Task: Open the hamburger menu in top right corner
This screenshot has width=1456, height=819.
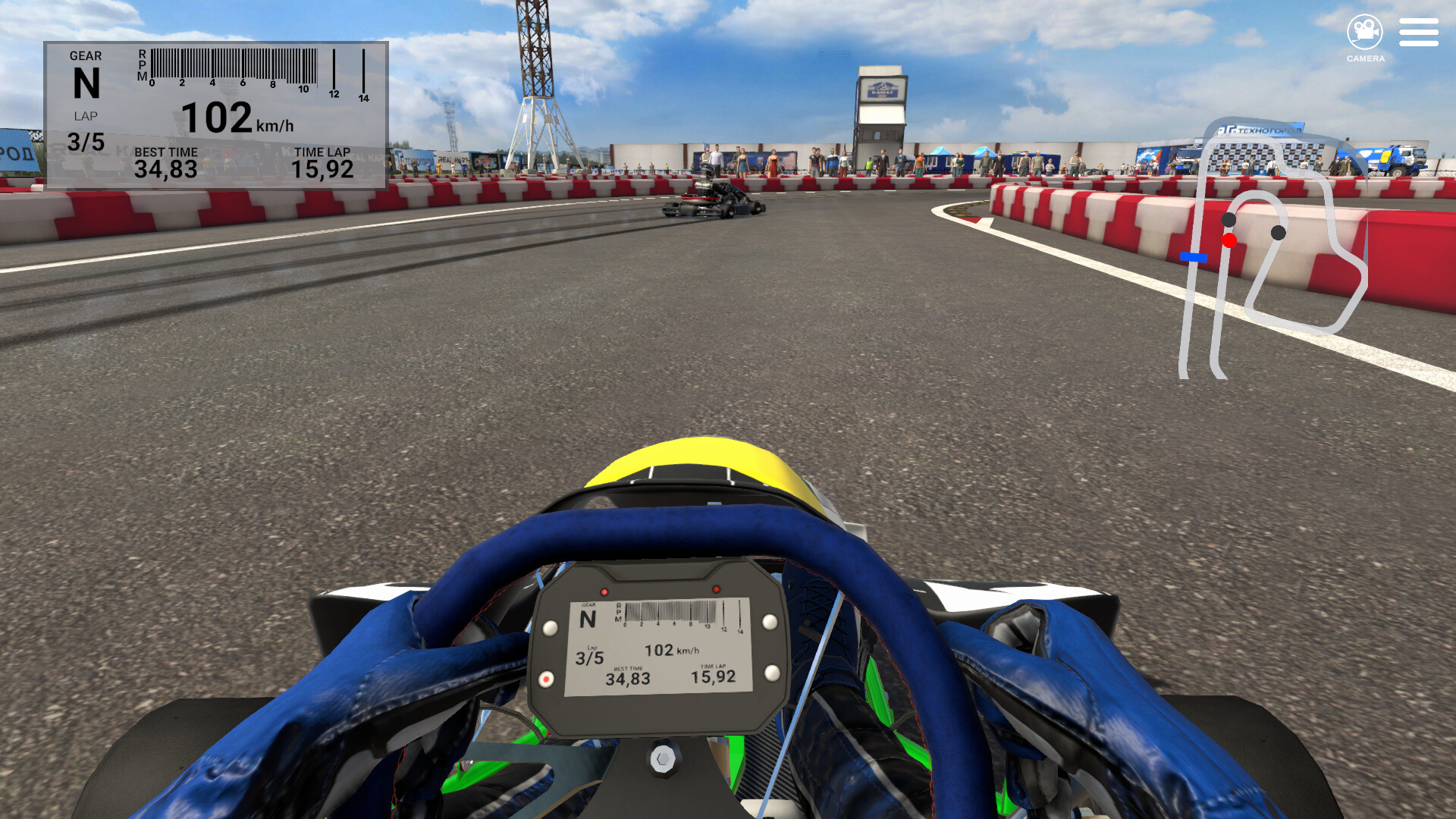Action: (1419, 32)
